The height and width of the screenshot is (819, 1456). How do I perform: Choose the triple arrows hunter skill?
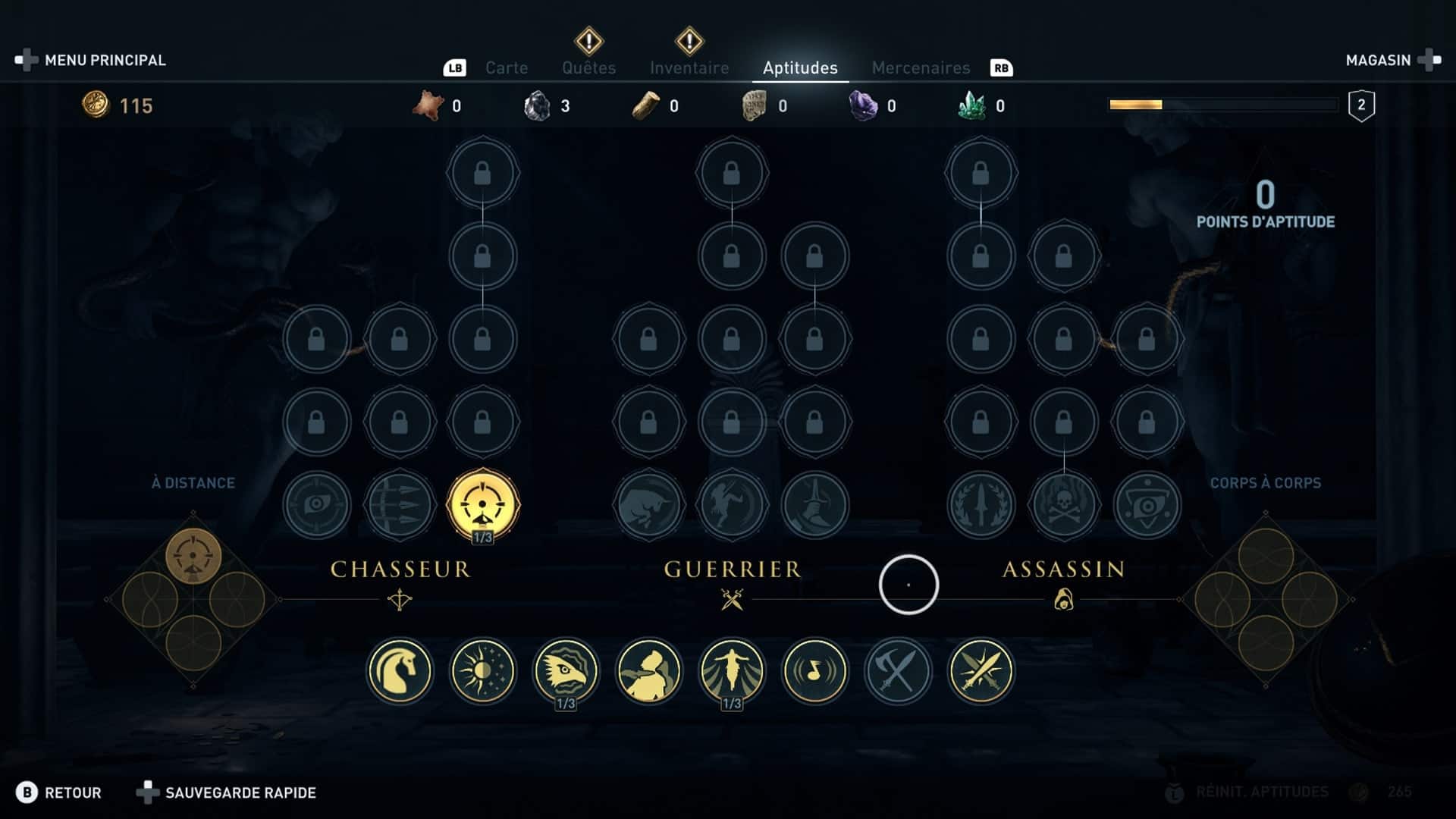[400, 505]
